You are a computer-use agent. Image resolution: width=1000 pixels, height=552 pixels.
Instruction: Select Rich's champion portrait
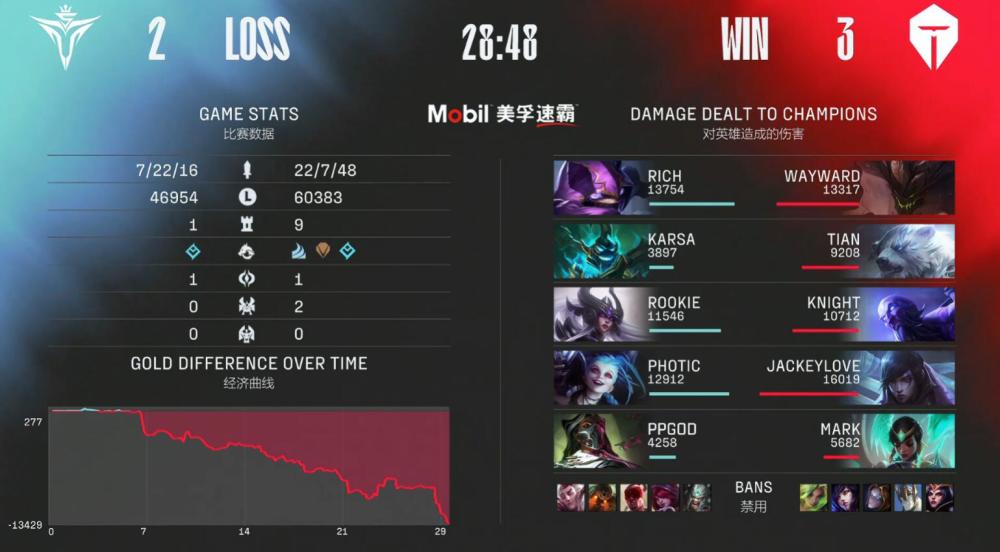tap(598, 188)
